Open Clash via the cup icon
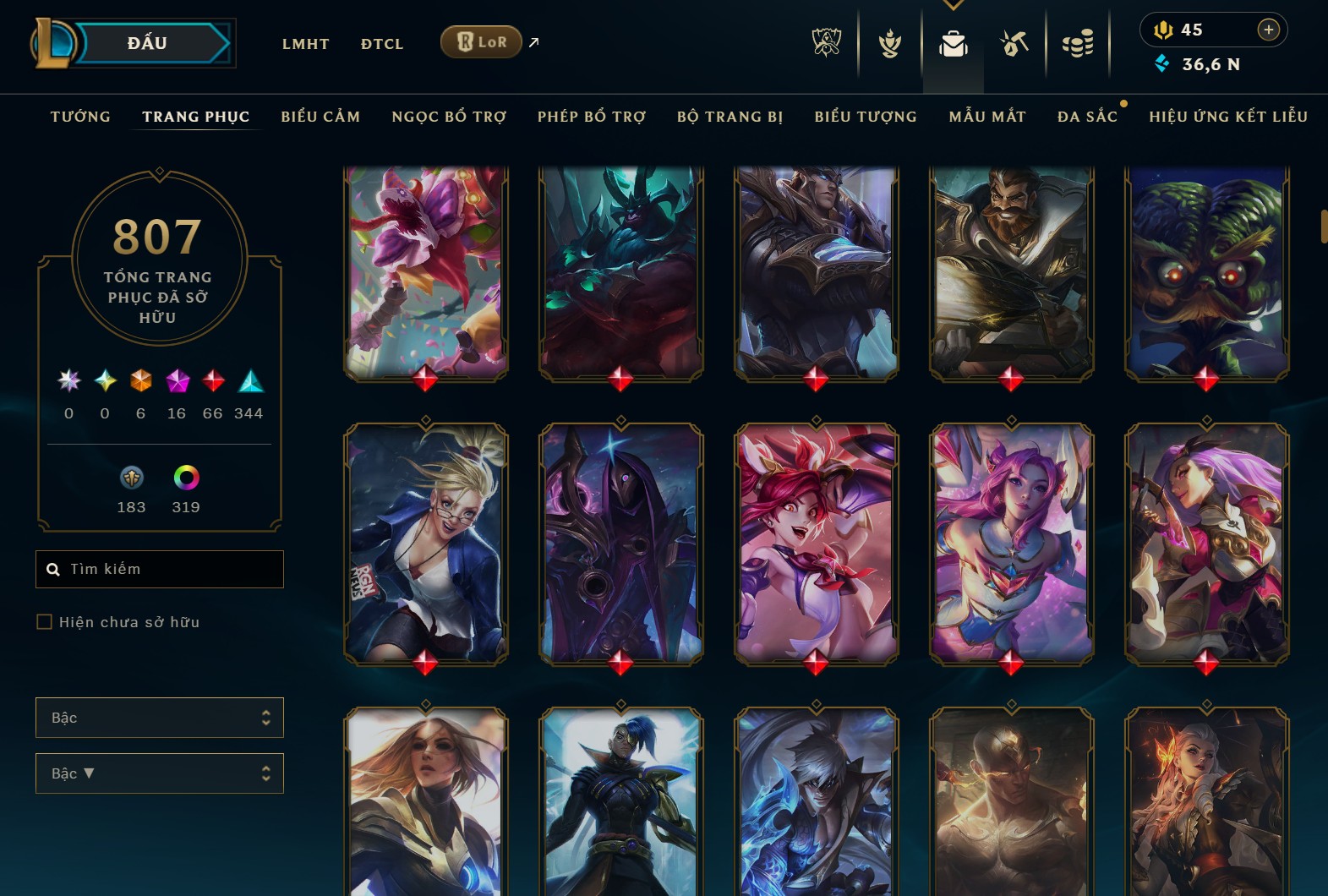This screenshot has height=896, width=1328. click(888, 44)
